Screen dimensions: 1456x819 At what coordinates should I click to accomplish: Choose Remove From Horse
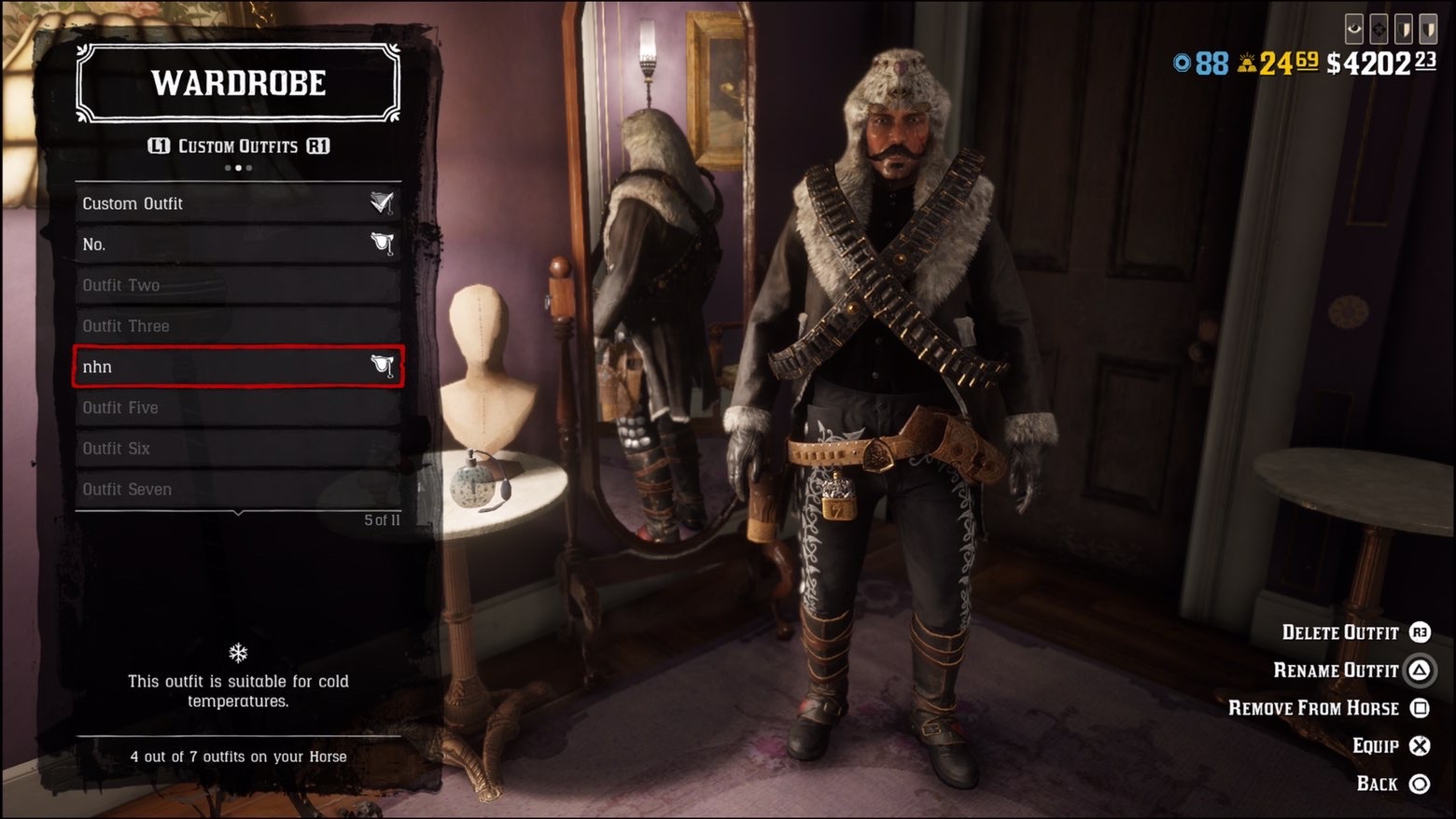pos(1328,708)
